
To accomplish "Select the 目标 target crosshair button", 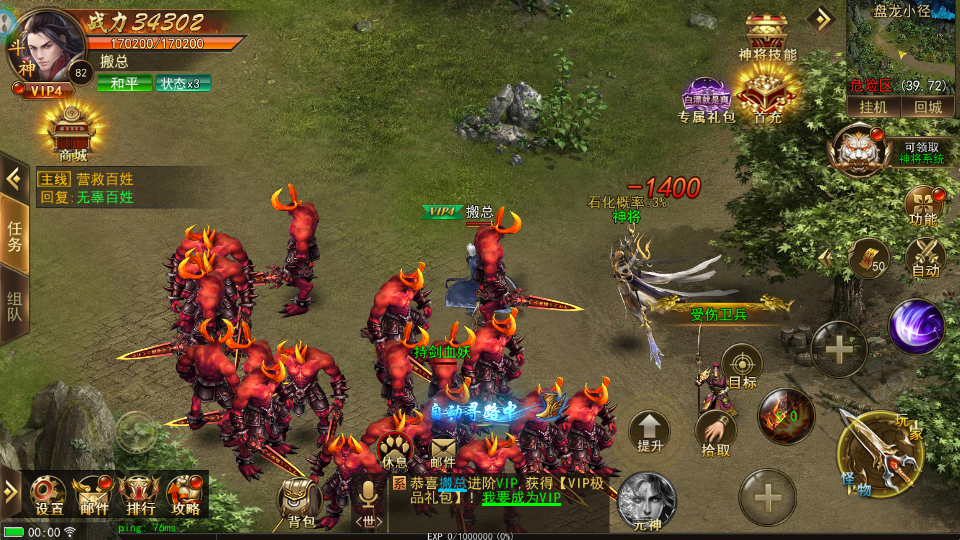I will (x=742, y=365).
